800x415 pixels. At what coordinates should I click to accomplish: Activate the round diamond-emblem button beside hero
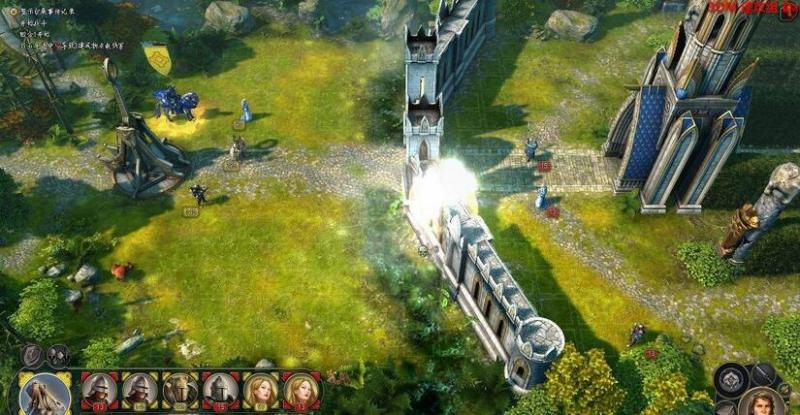click(x=733, y=380)
